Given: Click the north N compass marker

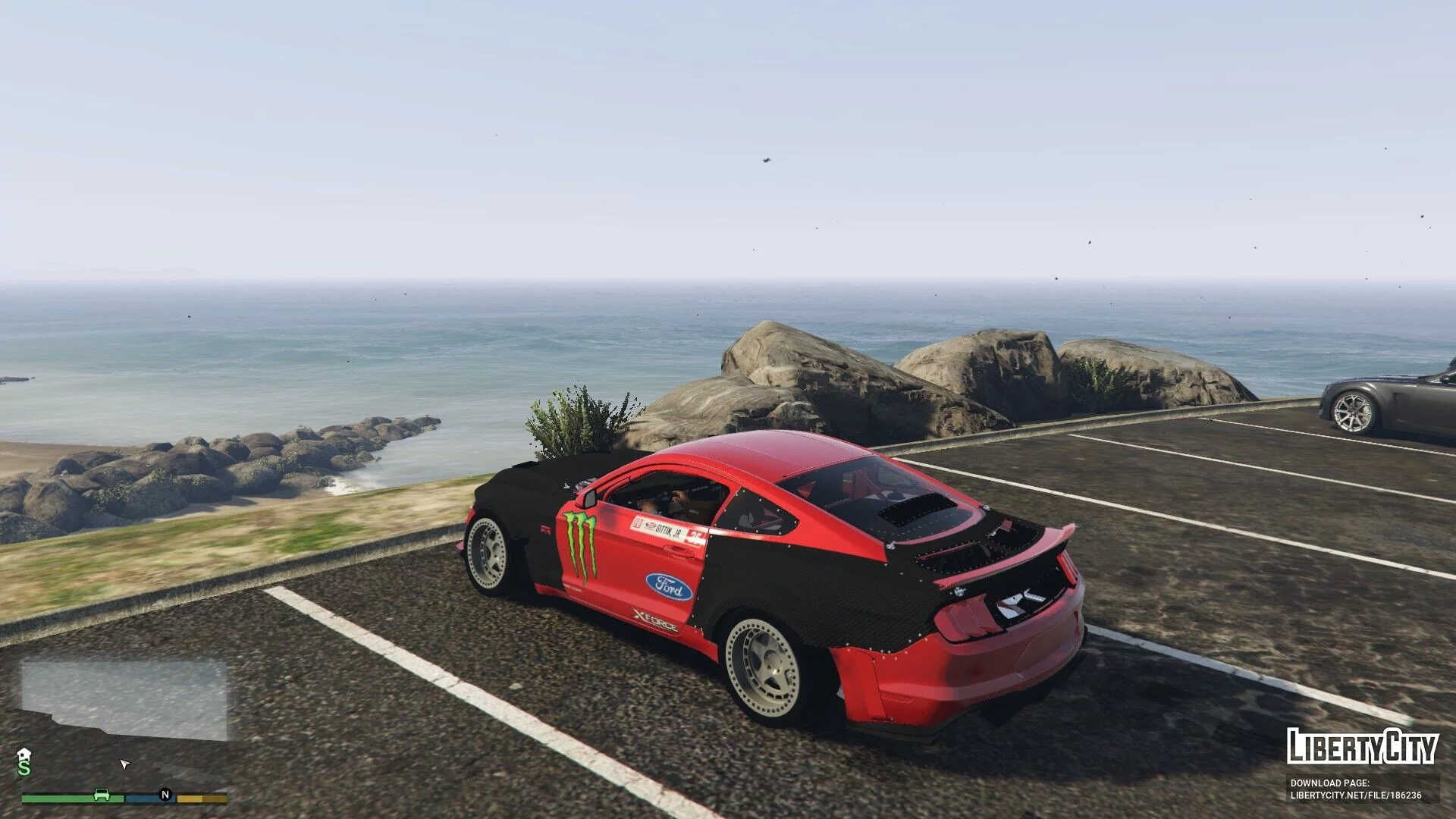Looking at the screenshot, I should coord(165,795).
